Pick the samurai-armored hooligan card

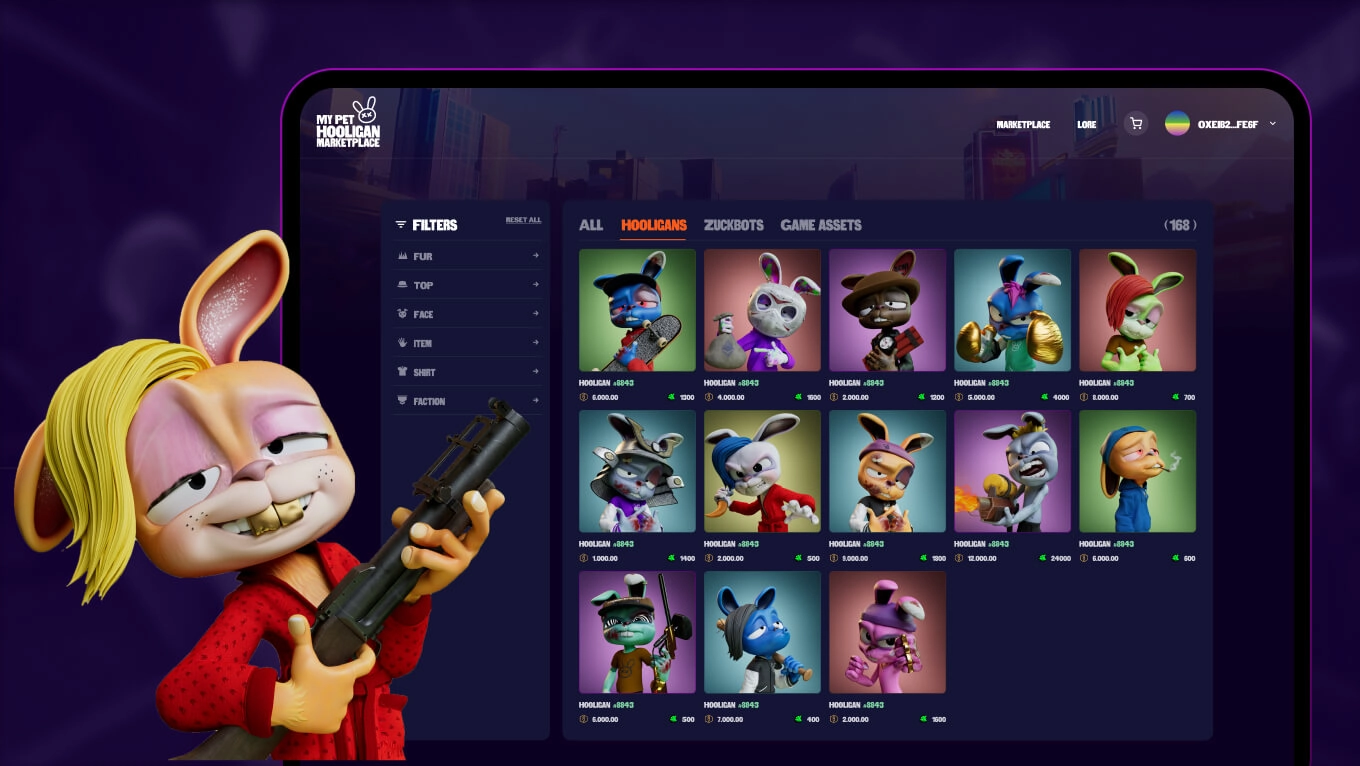pos(637,471)
